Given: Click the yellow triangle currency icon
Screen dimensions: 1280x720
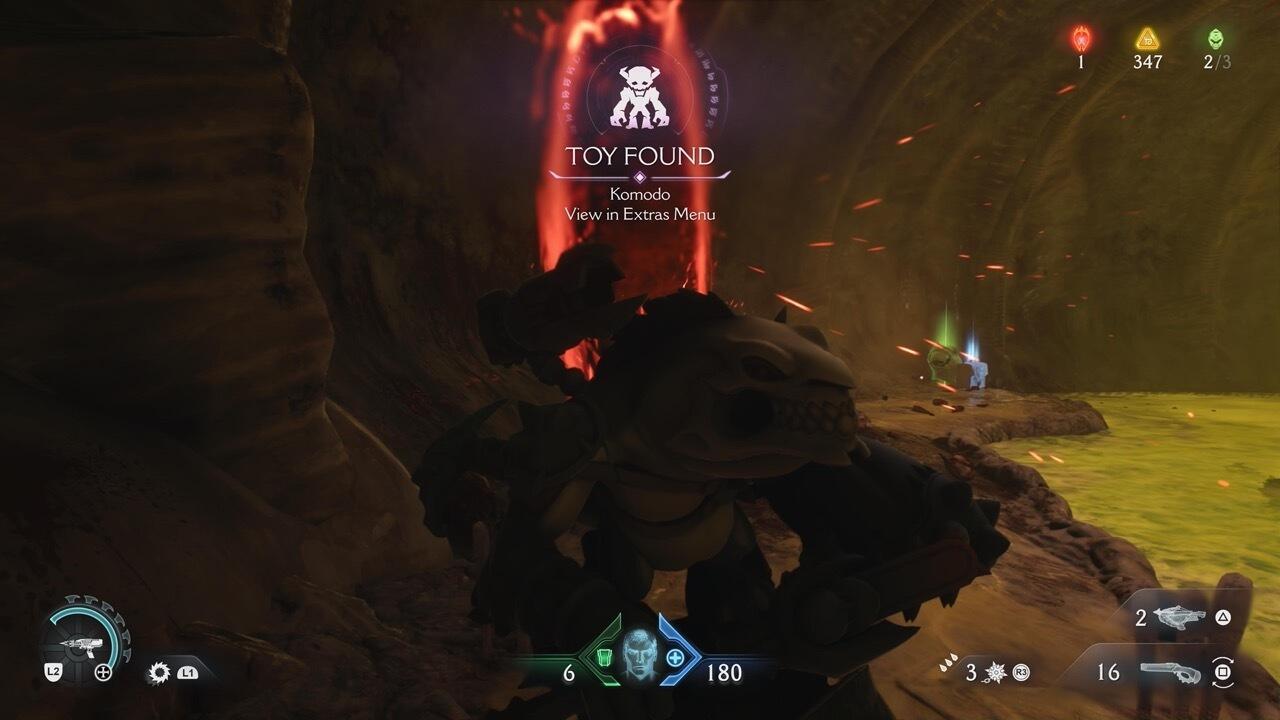Looking at the screenshot, I should 1147,39.
